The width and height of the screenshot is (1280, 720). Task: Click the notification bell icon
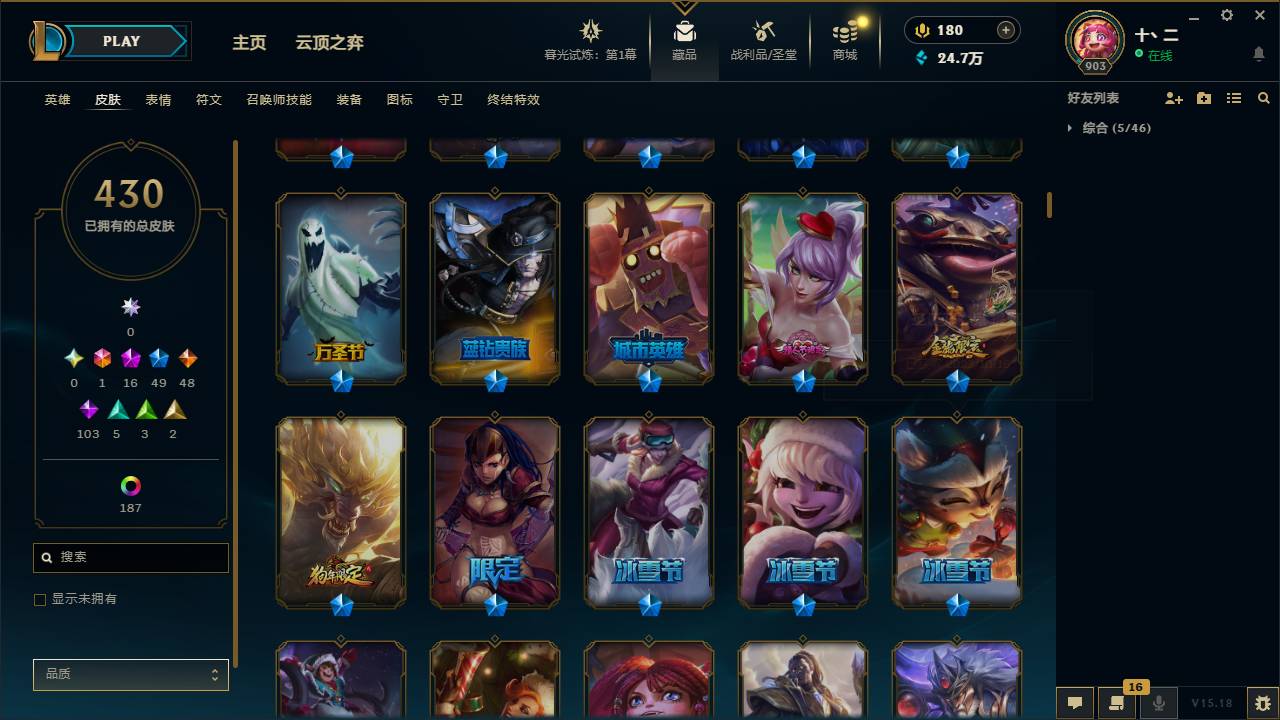pos(1258,52)
